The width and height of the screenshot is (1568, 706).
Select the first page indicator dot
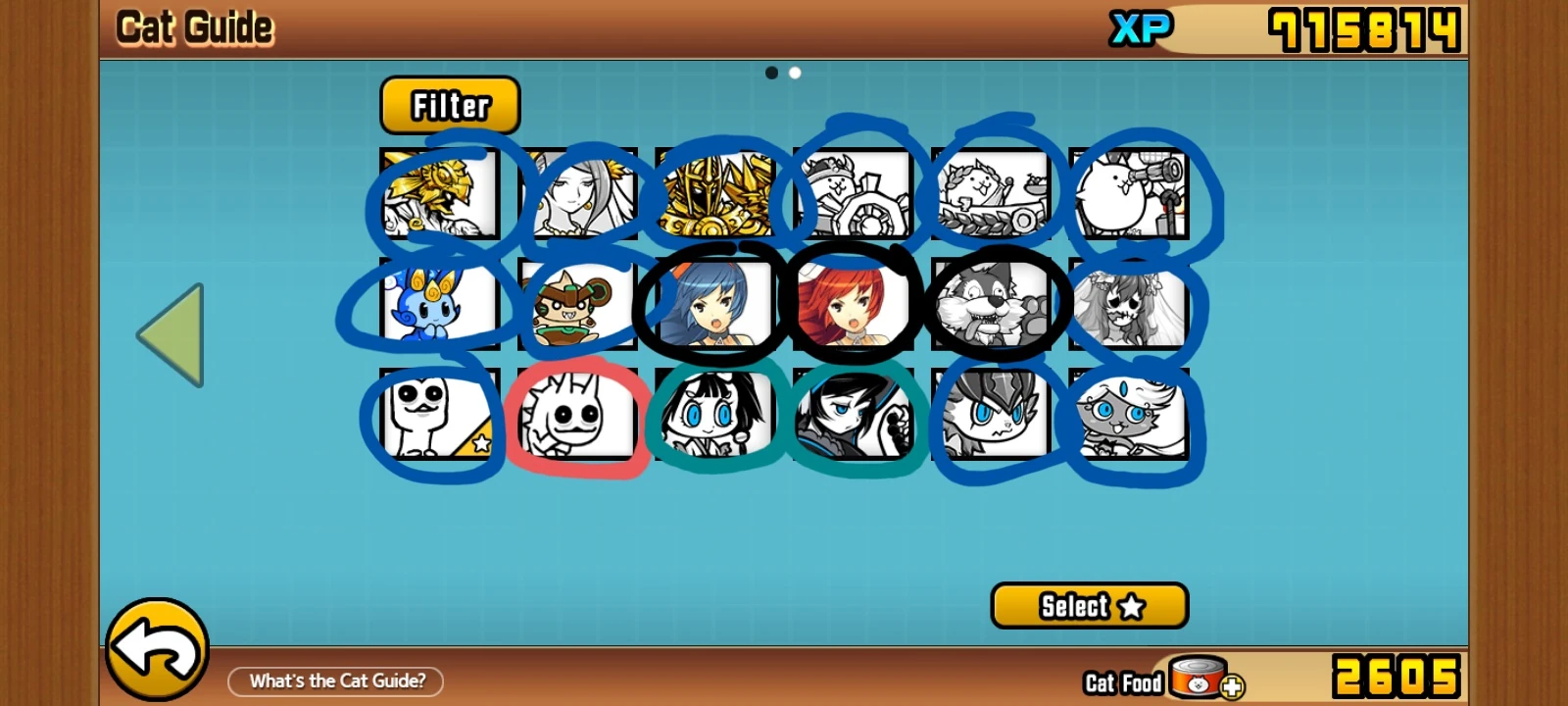773,72
